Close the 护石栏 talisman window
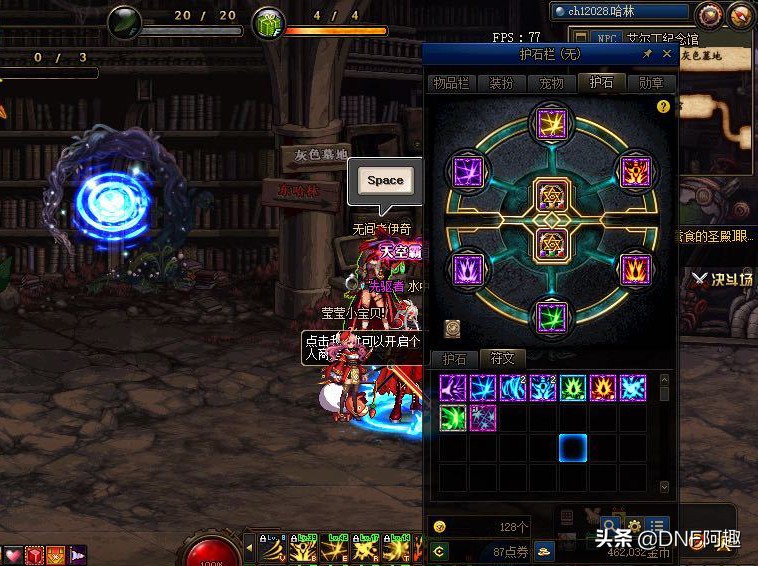 [667, 54]
